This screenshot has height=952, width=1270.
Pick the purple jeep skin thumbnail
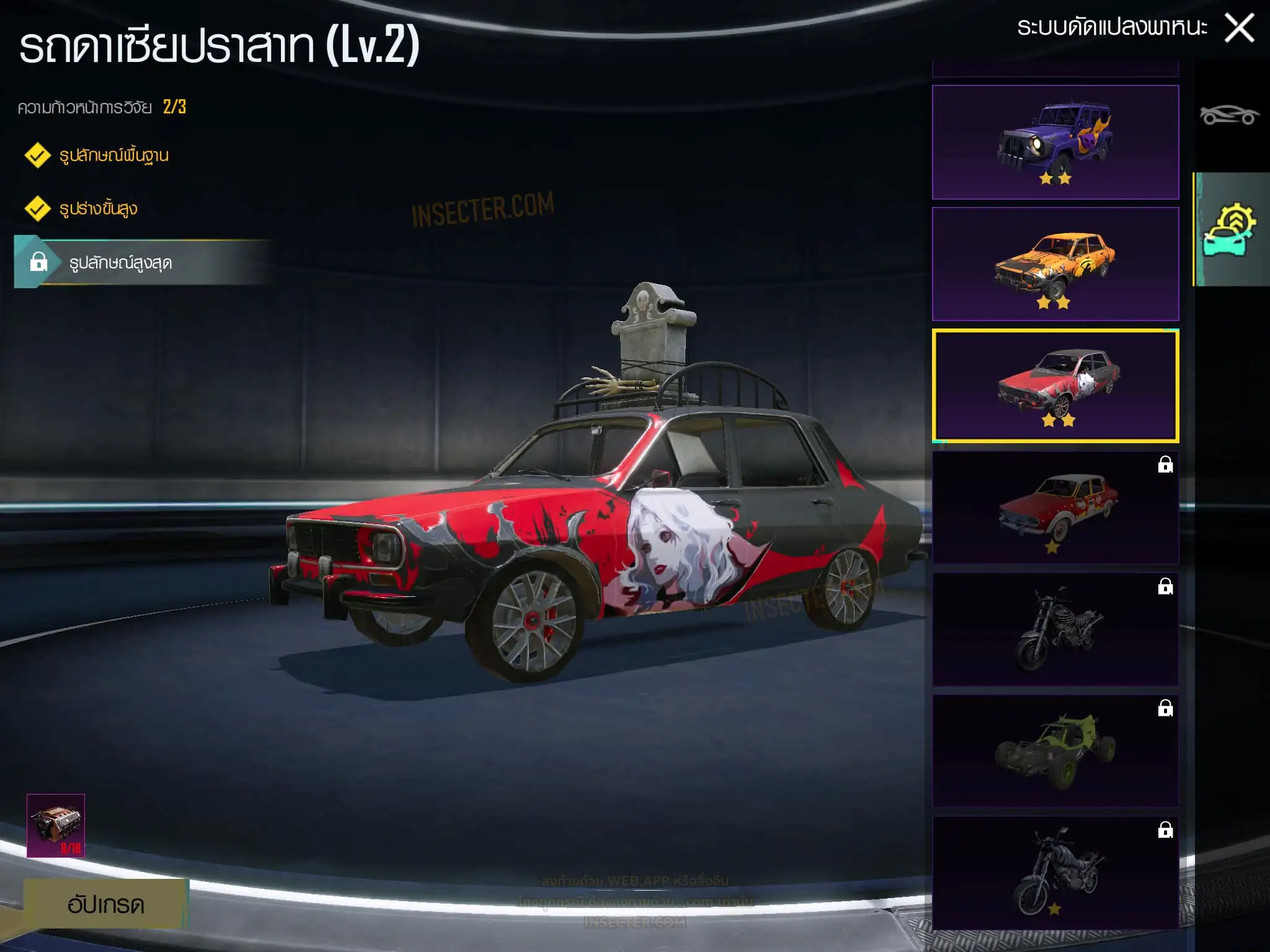[1055, 143]
